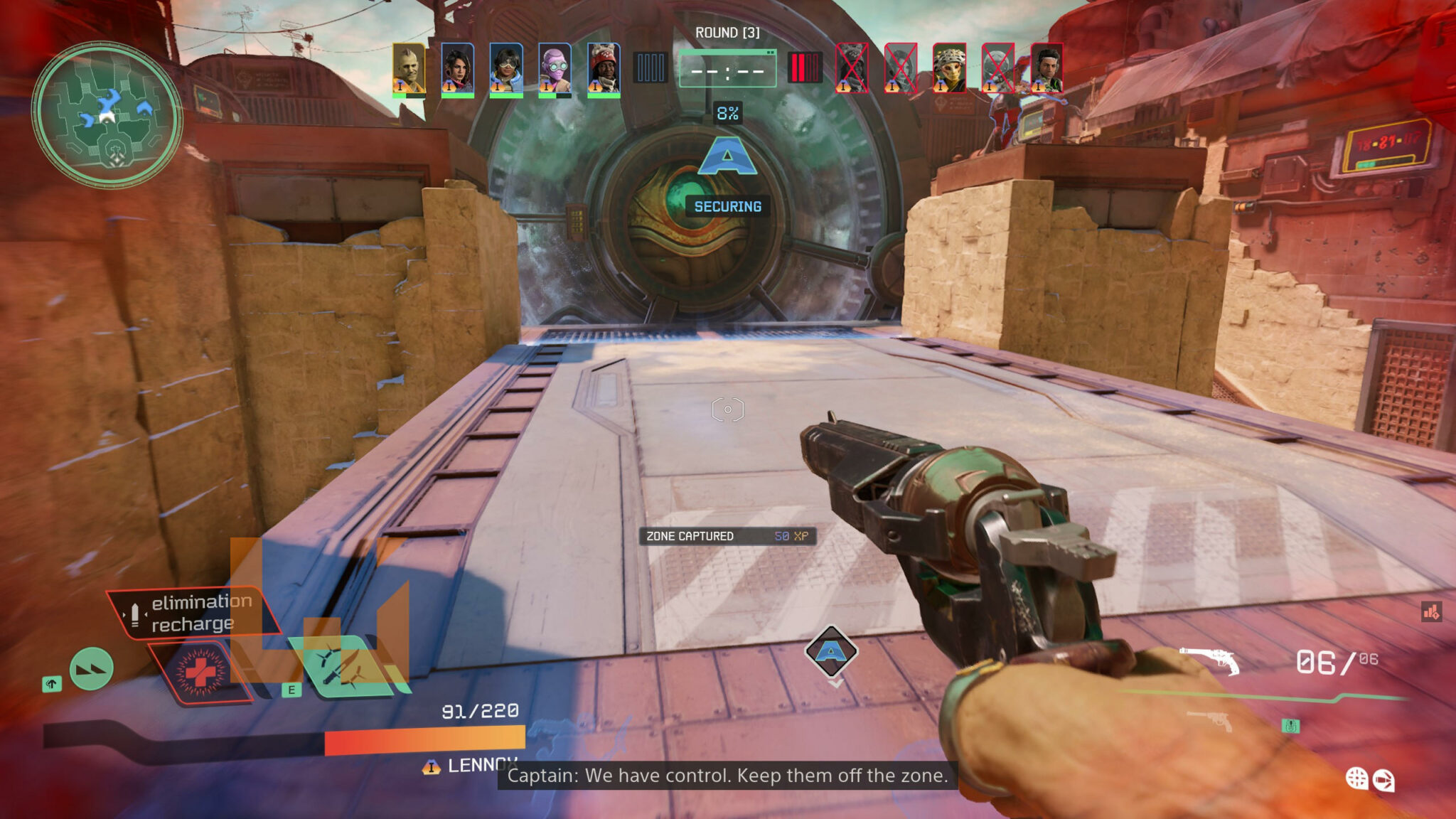Select the spotted-head alien enemy portrait
This screenshot has height=819, width=1456.
tap(949, 68)
